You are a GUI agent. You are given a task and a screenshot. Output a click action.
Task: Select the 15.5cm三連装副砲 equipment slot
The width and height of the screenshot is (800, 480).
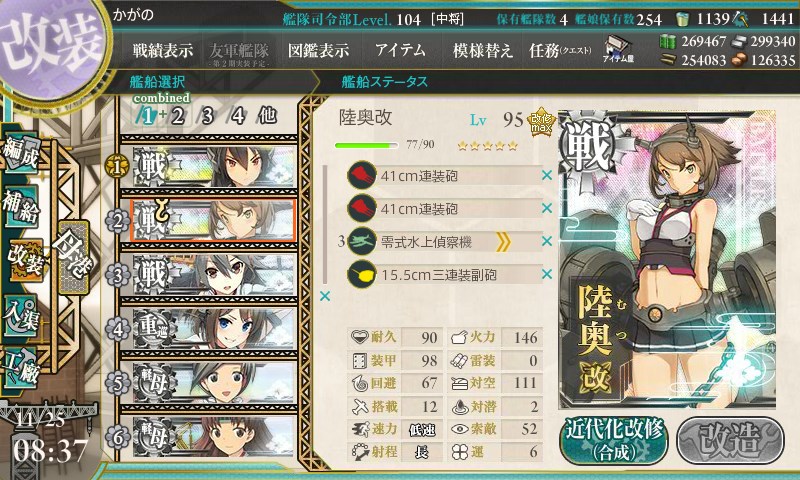click(x=440, y=273)
